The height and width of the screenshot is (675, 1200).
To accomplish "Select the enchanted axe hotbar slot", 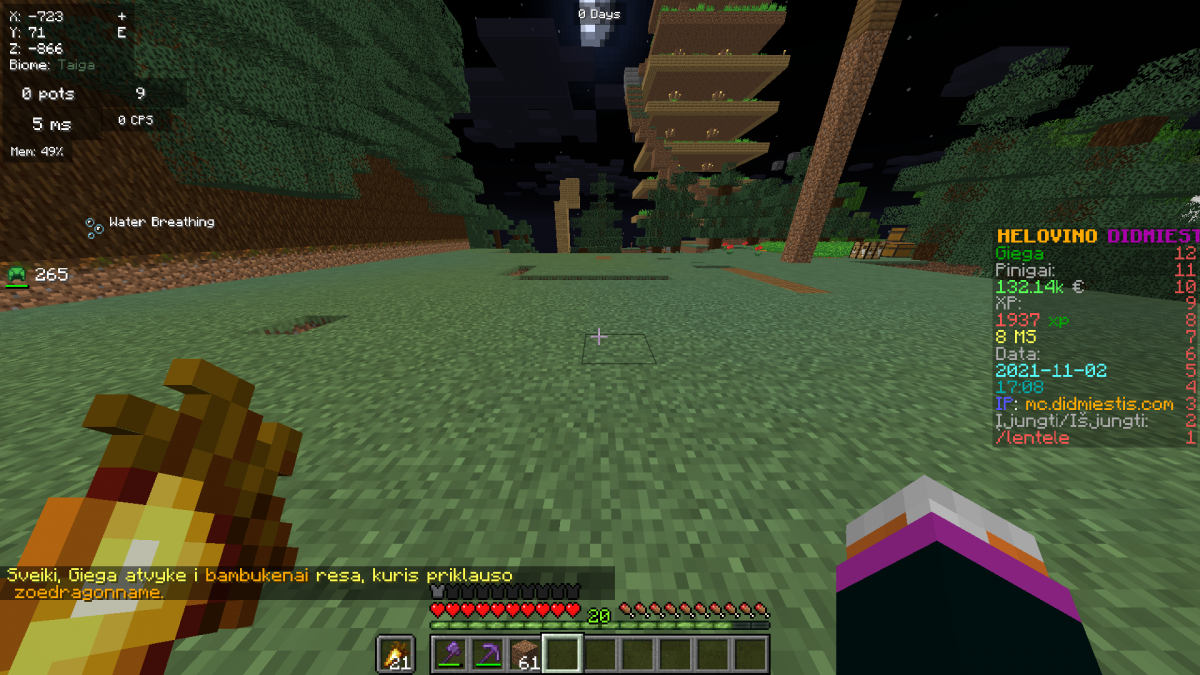I will coord(450,654).
